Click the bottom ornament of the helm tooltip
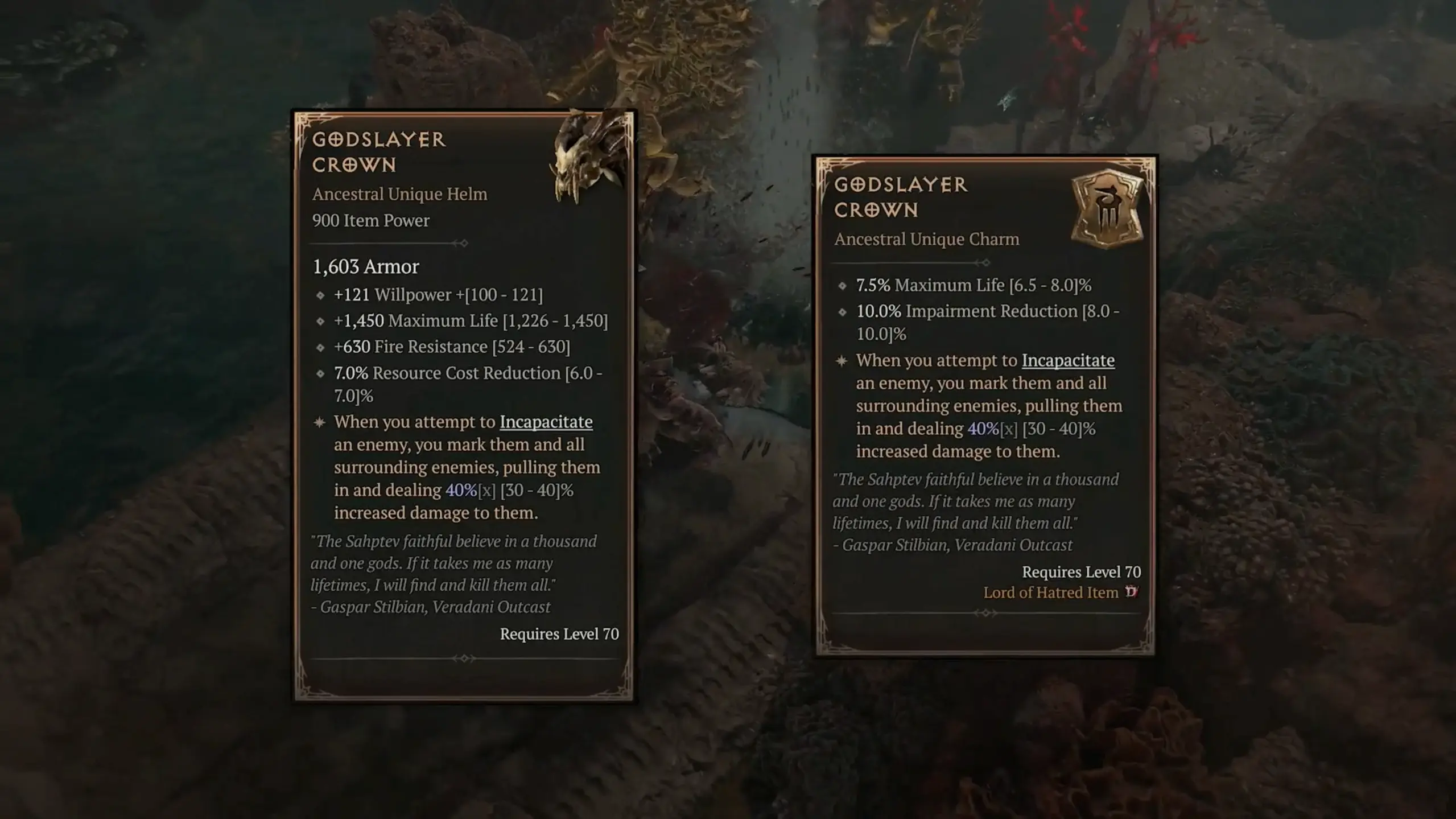 [x=465, y=657]
